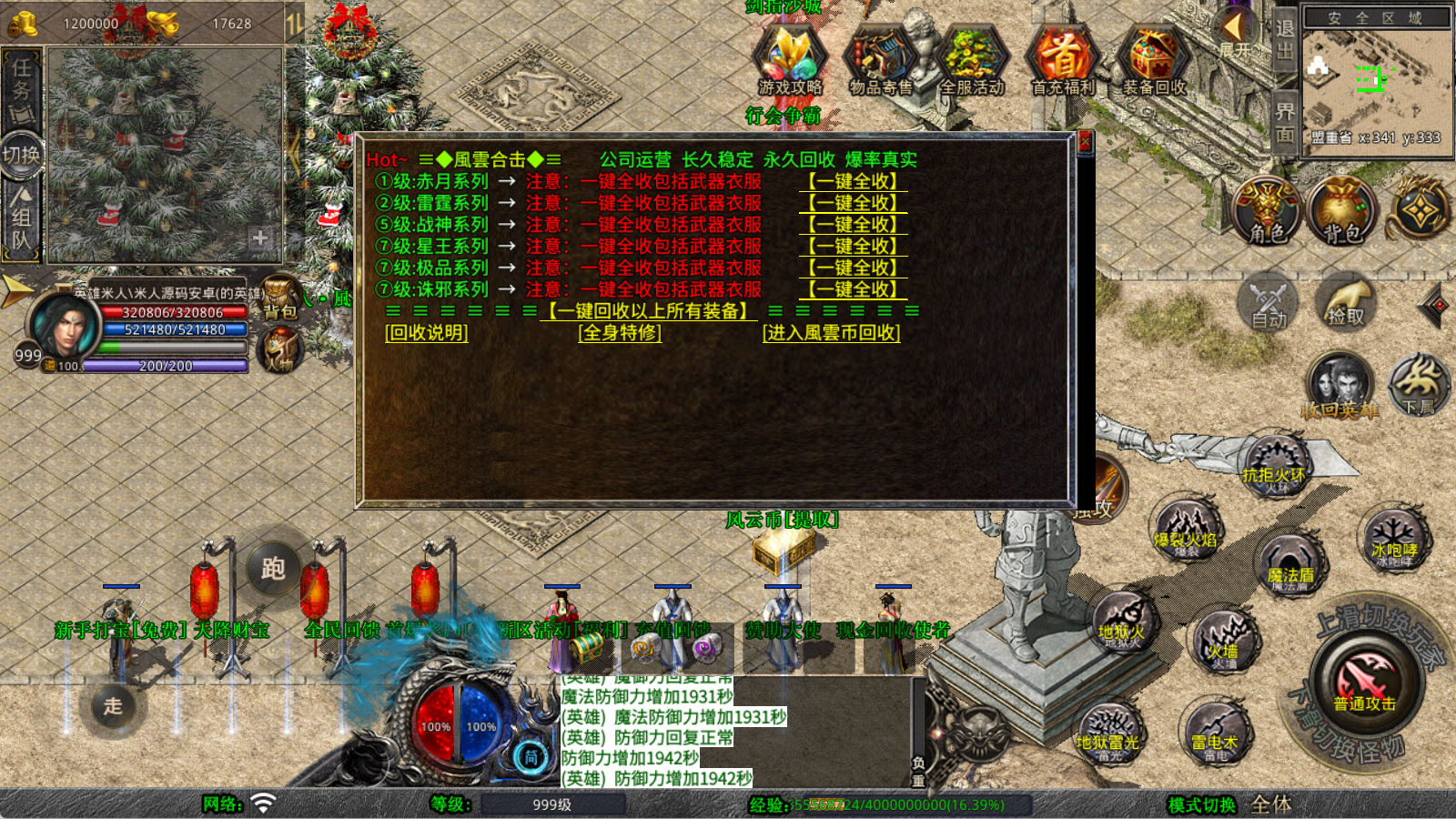Recycle all 诛邪系列 gear with 一键全收
This screenshot has width=1456, height=819.
tap(853, 289)
